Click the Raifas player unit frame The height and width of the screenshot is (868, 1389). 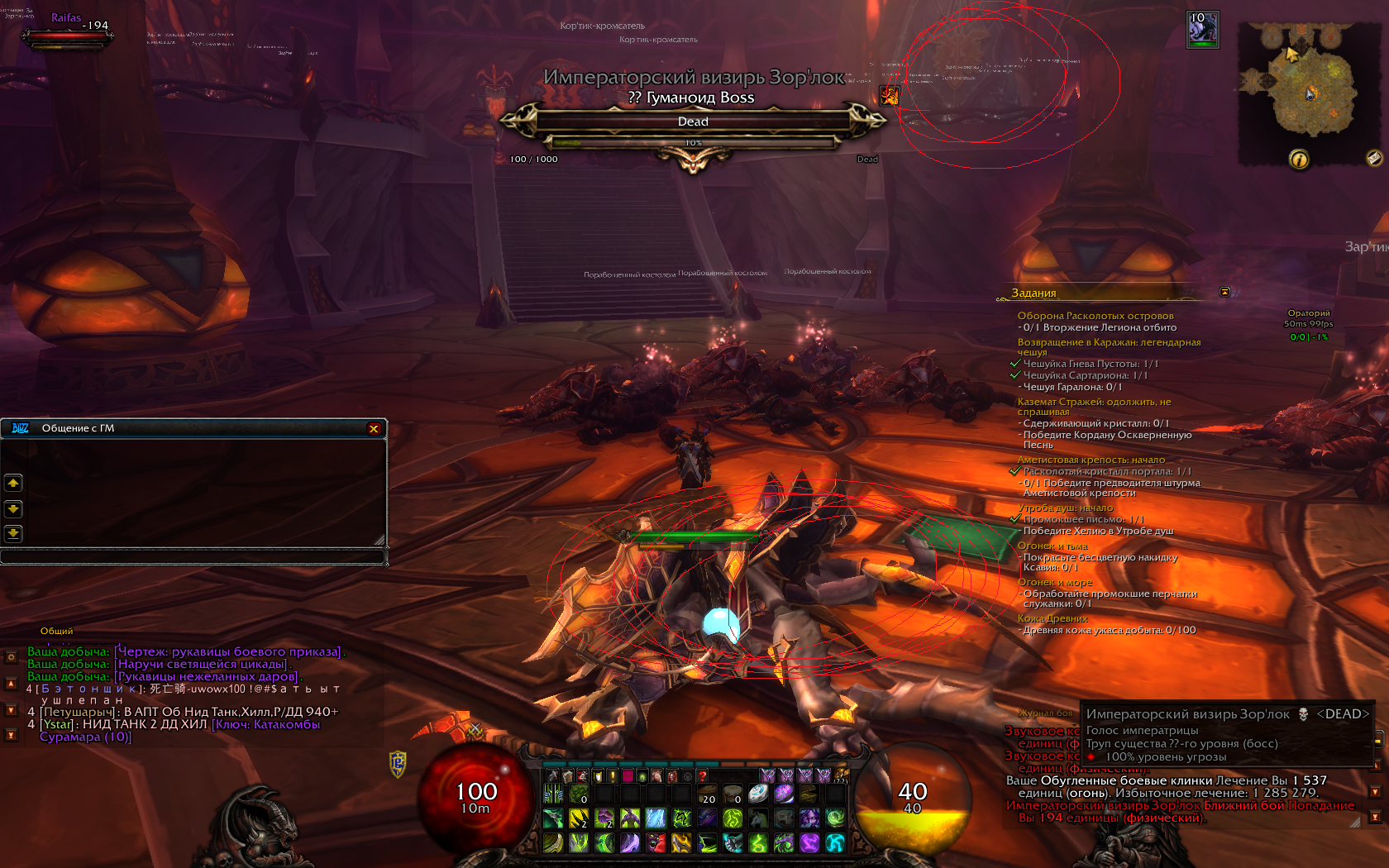click(x=66, y=33)
